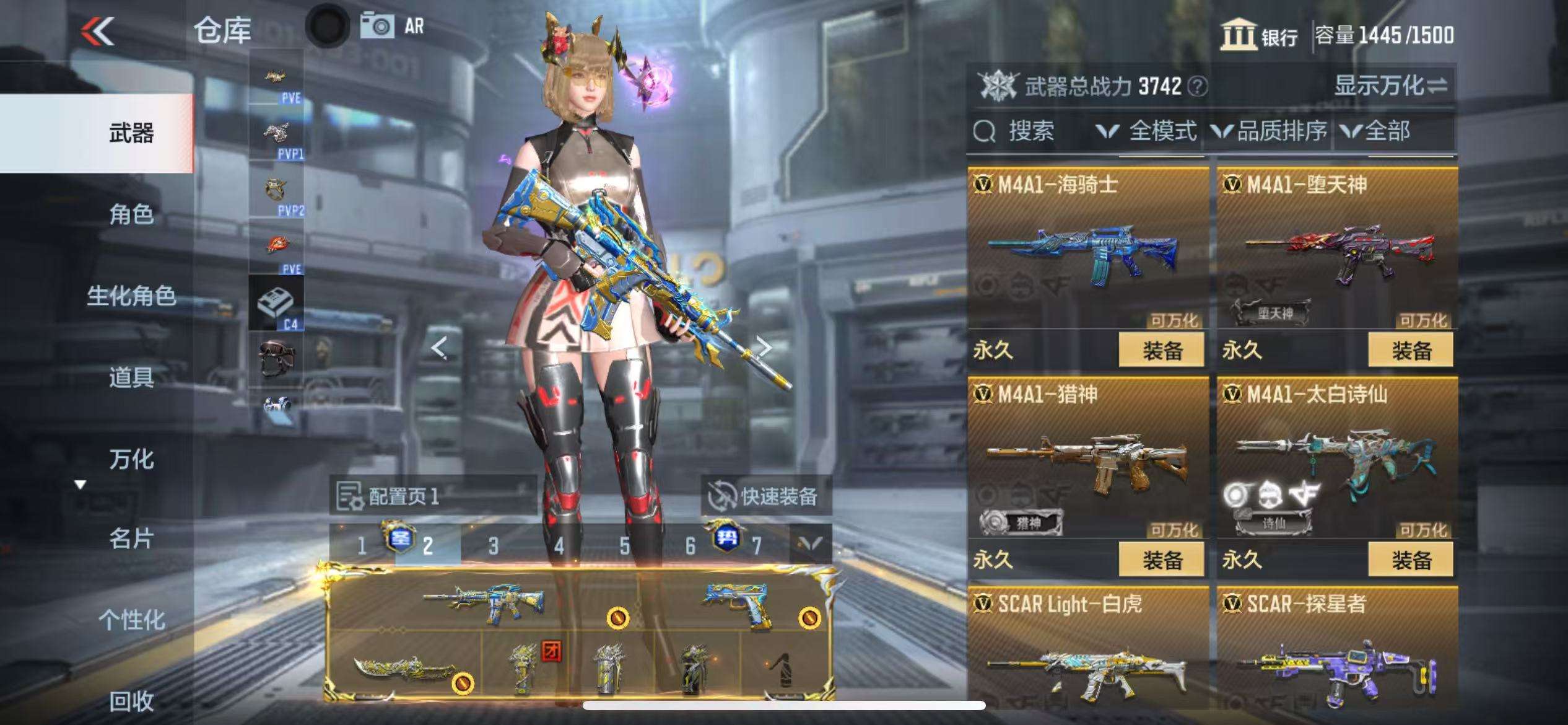Open the 生化角色 category
The image size is (1568, 725).
tap(131, 296)
